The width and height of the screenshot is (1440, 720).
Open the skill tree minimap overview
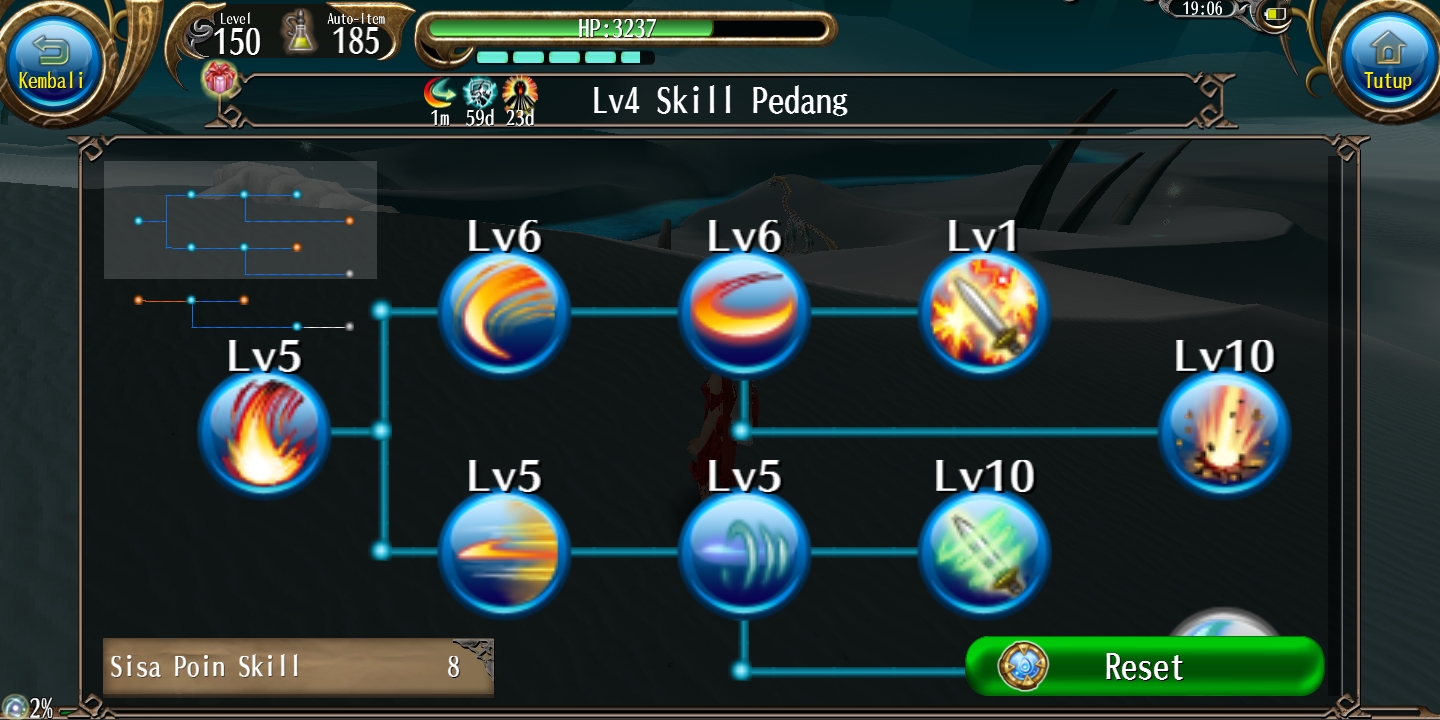(240, 220)
